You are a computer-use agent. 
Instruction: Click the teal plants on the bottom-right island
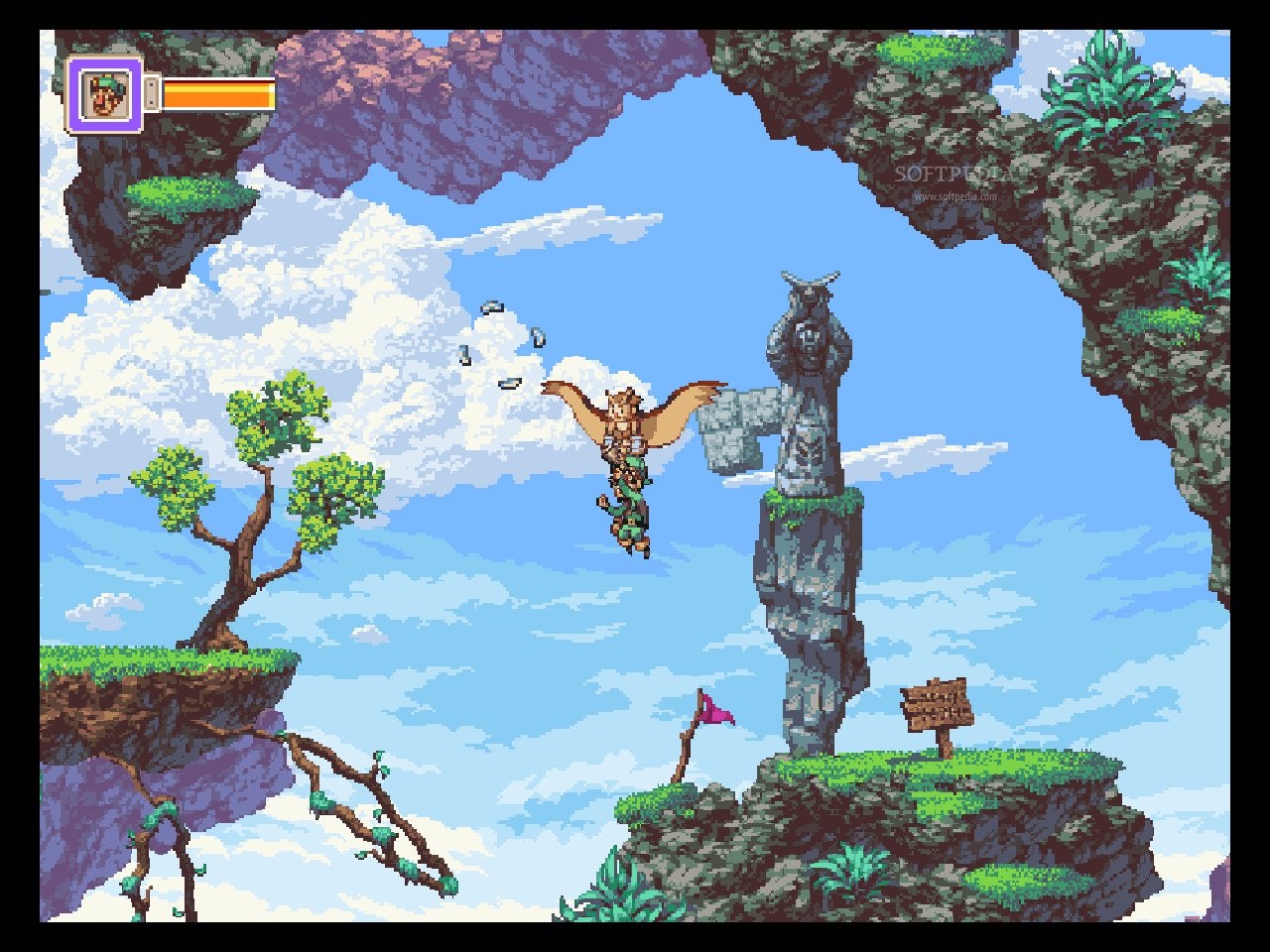[x=853, y=873]
